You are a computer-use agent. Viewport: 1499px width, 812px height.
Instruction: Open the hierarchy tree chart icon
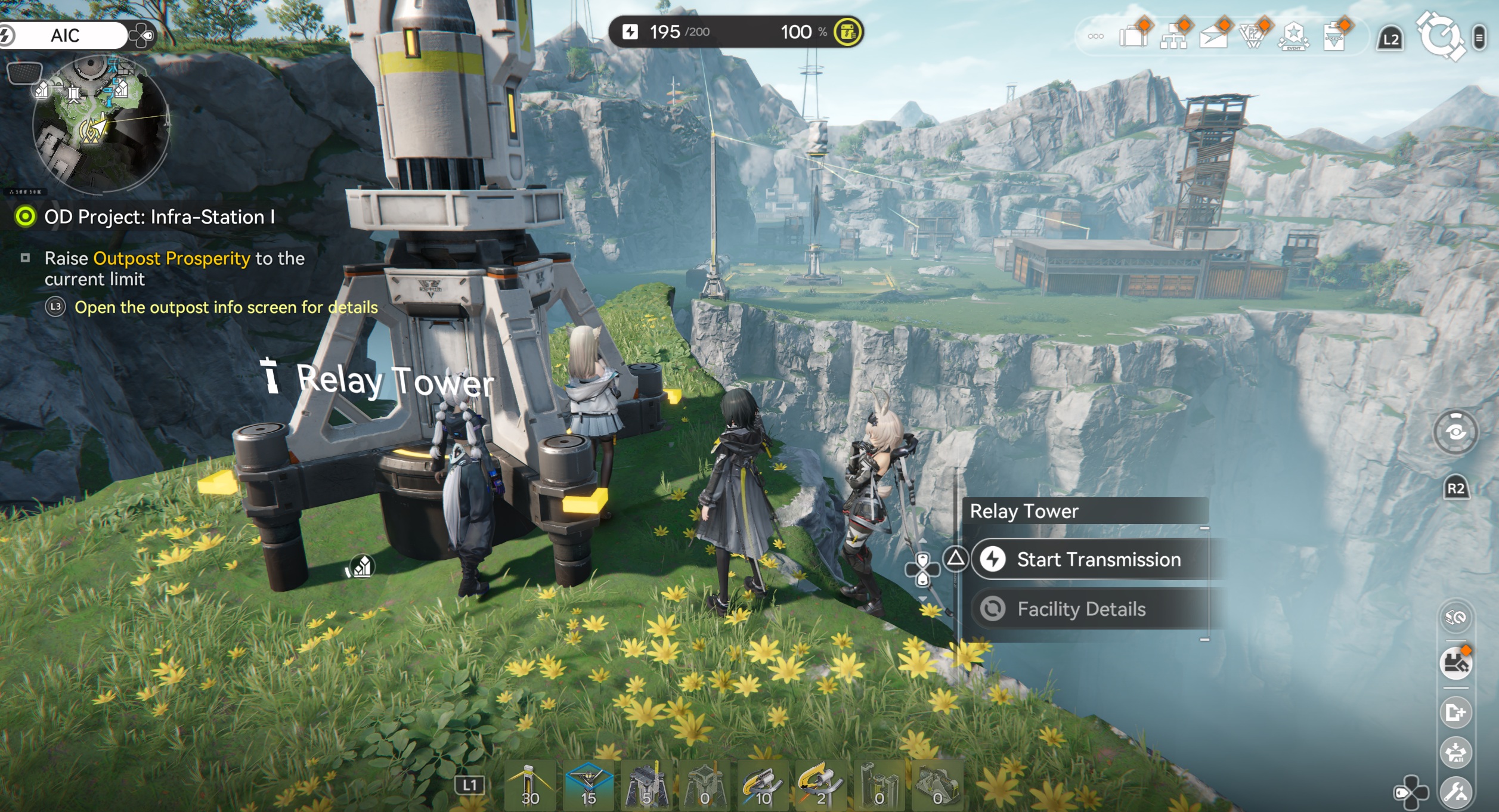coord(1173,36)
